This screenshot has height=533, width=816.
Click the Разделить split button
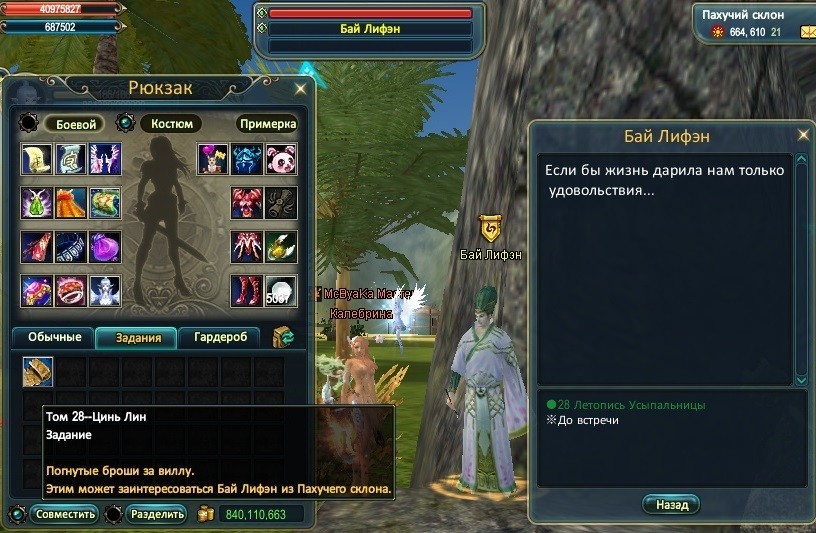[156, 515]
